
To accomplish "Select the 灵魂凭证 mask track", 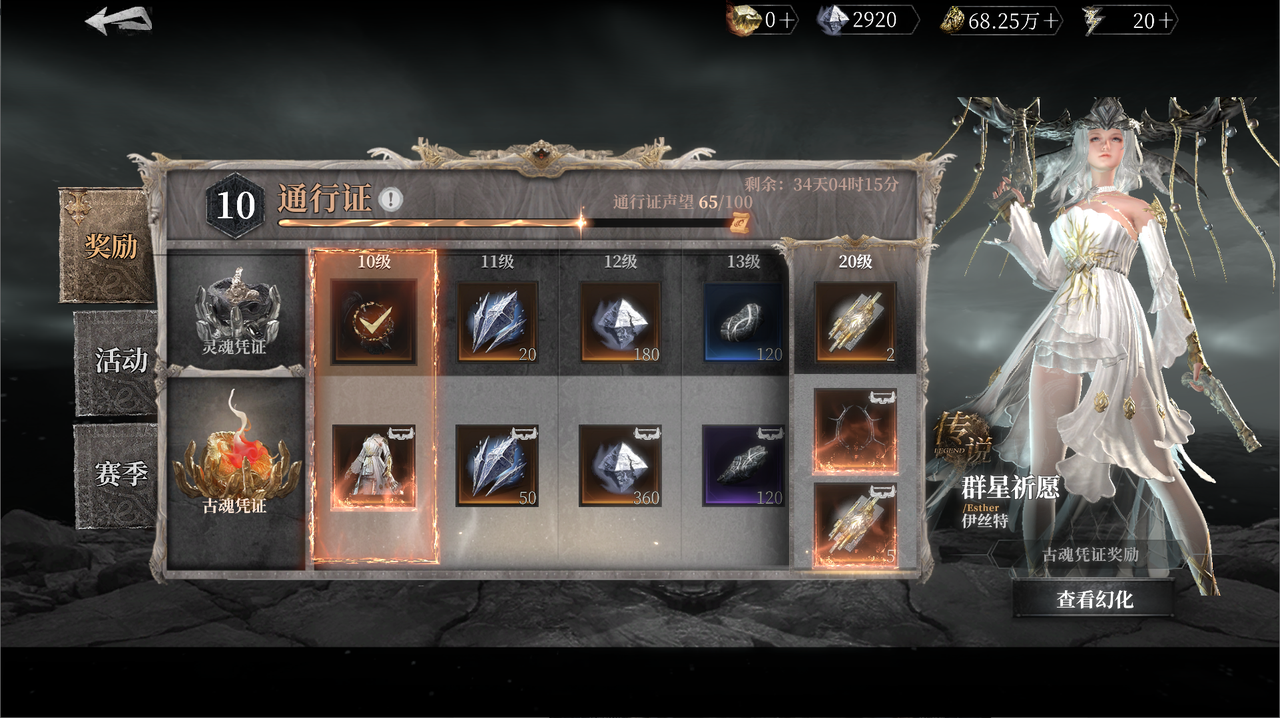I will [236, 310].
